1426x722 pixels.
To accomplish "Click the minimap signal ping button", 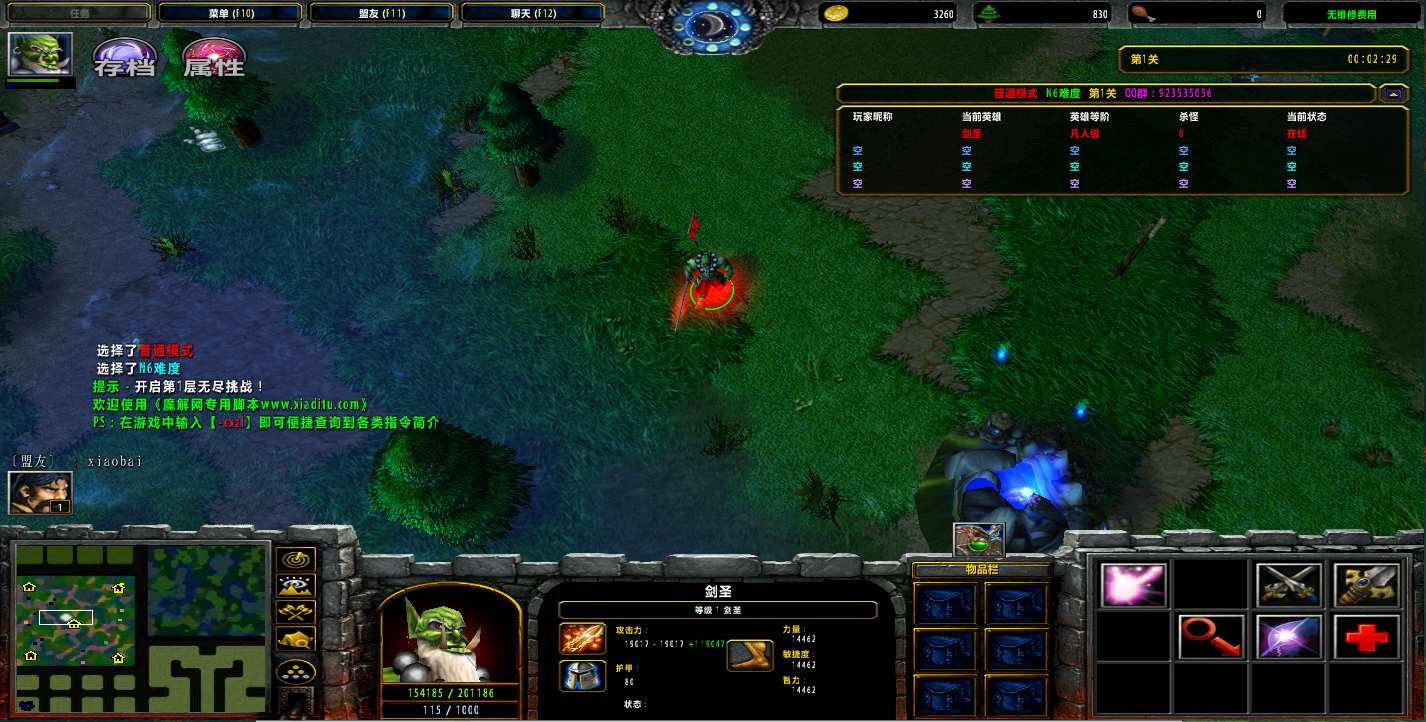I will [x=298, y=559].
